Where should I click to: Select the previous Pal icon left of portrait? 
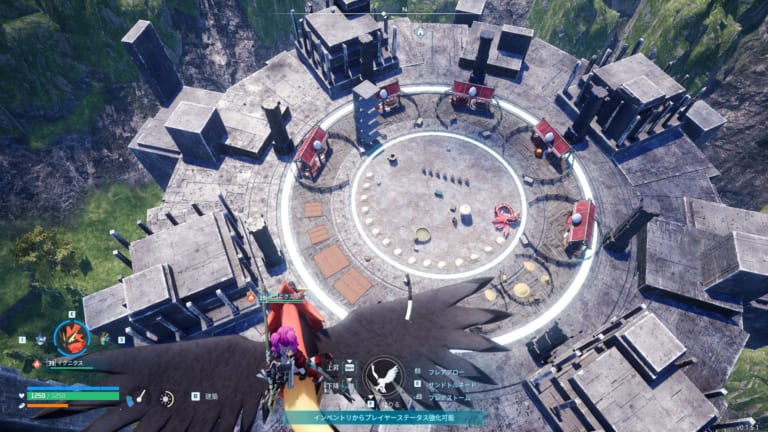[x=41, y=340]
